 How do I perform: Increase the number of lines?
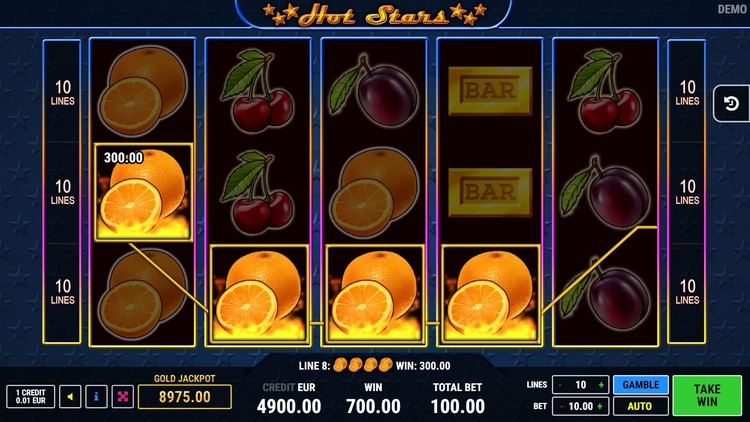coord(601,385)
